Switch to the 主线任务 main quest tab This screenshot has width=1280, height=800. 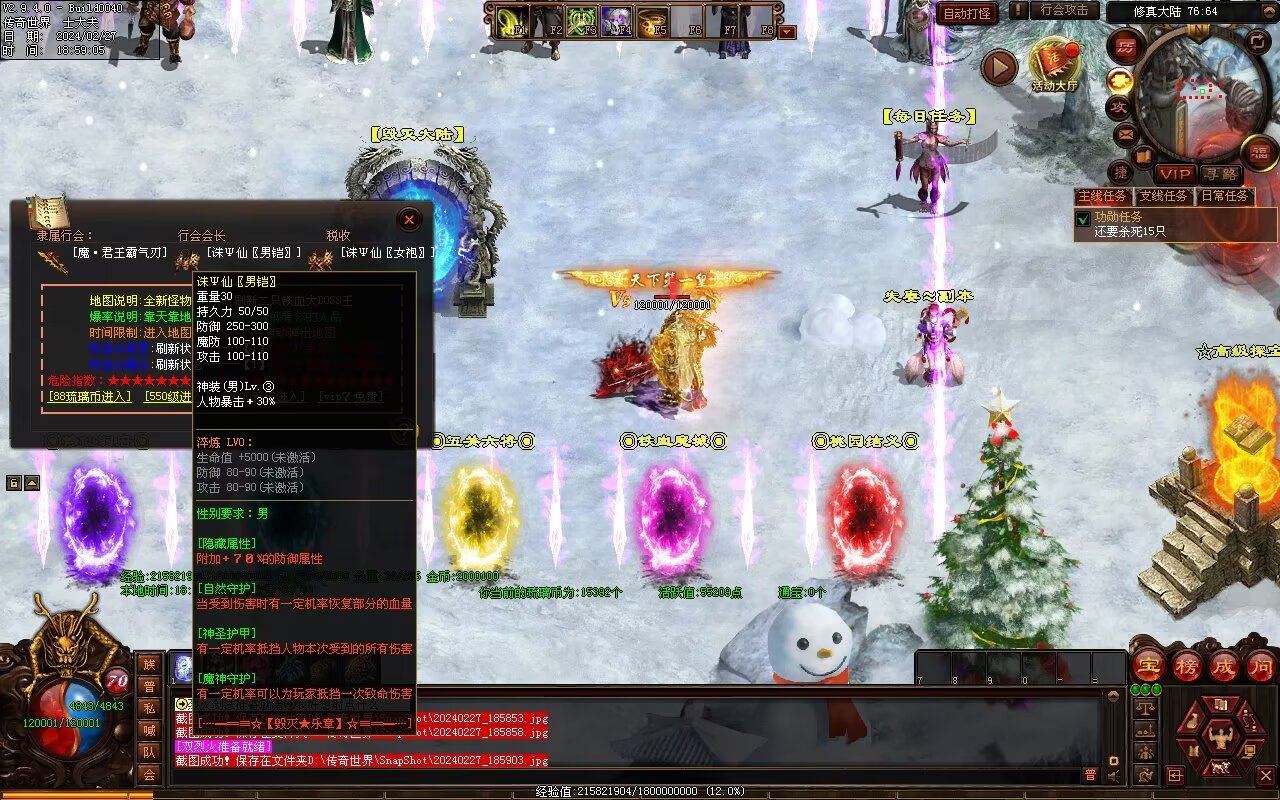[x=1104, y=196]
